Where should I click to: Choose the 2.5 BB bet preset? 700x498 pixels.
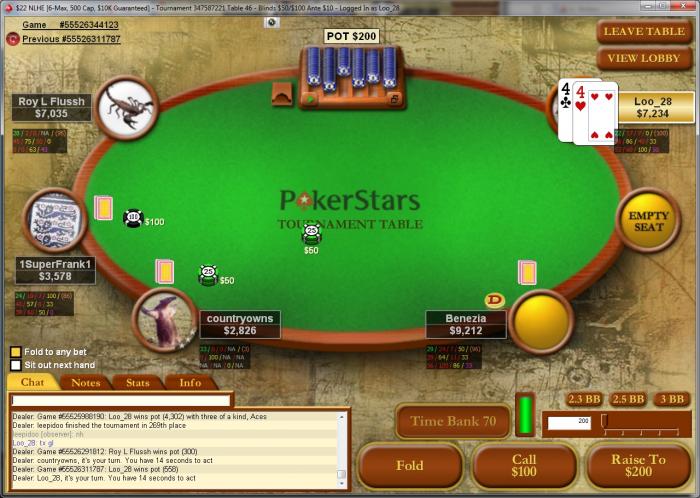pyautogui.click(x=627, y=400)
